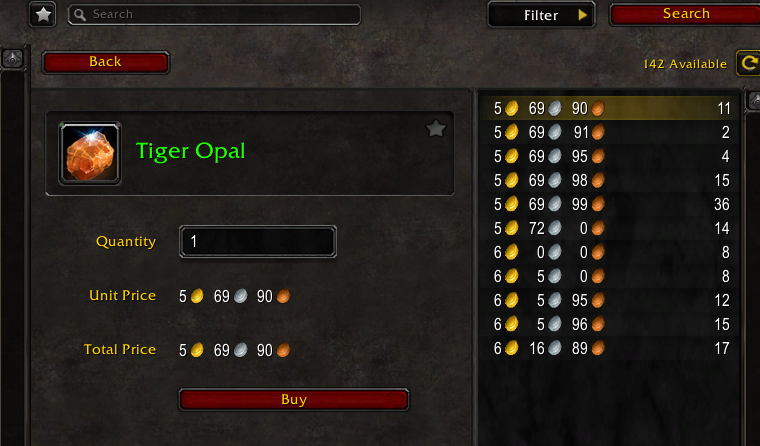Refresh the available listings
Screen dimensions: 760x446
748,63
